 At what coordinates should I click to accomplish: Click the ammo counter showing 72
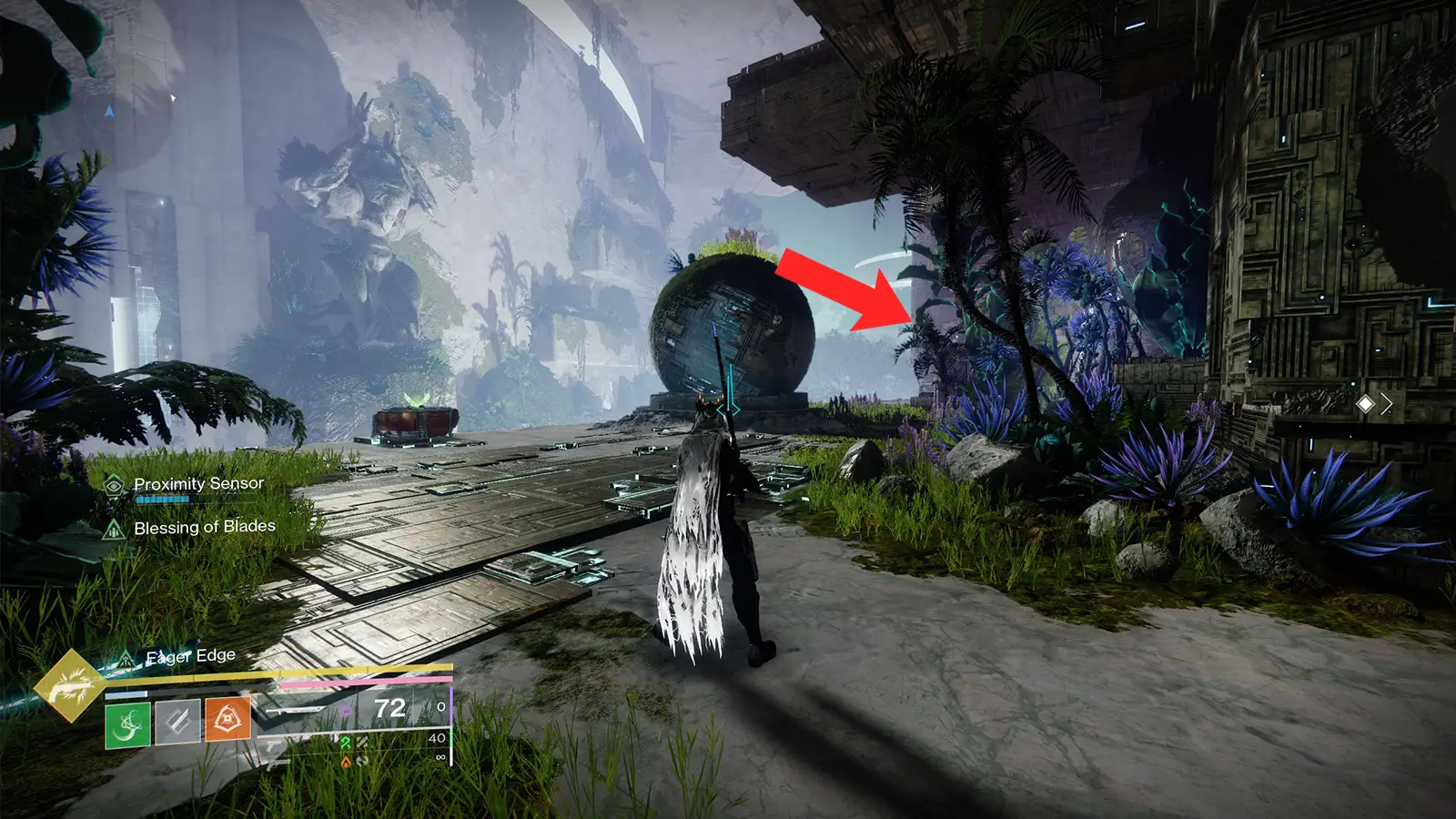(x=389, y=708)
